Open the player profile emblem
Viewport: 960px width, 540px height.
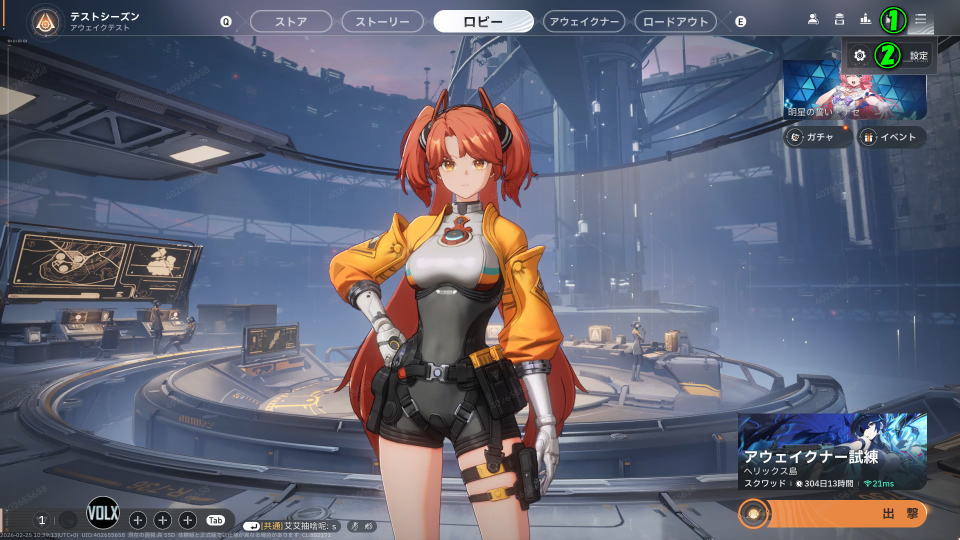point(44,20)
